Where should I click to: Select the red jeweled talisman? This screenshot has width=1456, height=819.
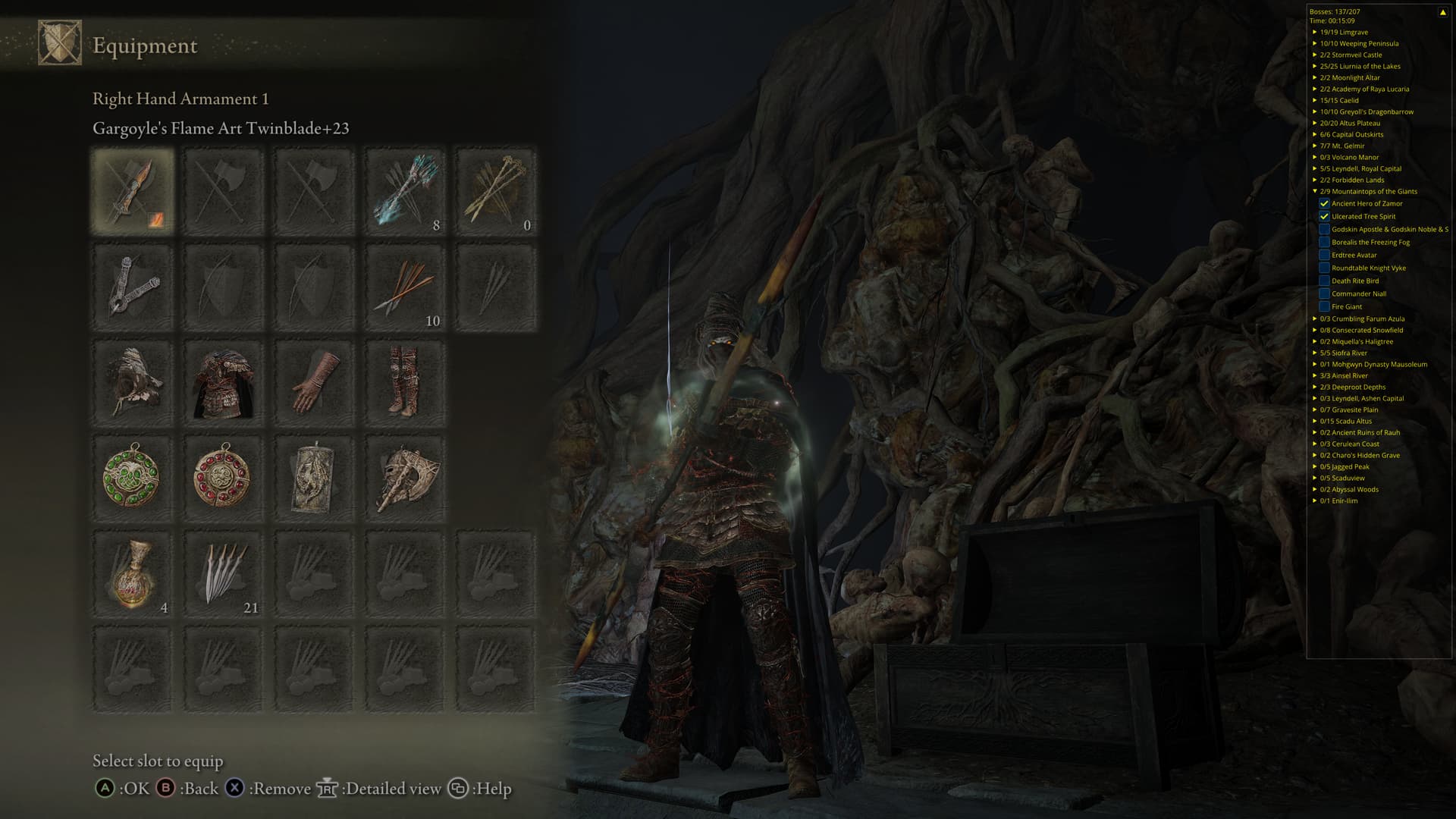224,478
